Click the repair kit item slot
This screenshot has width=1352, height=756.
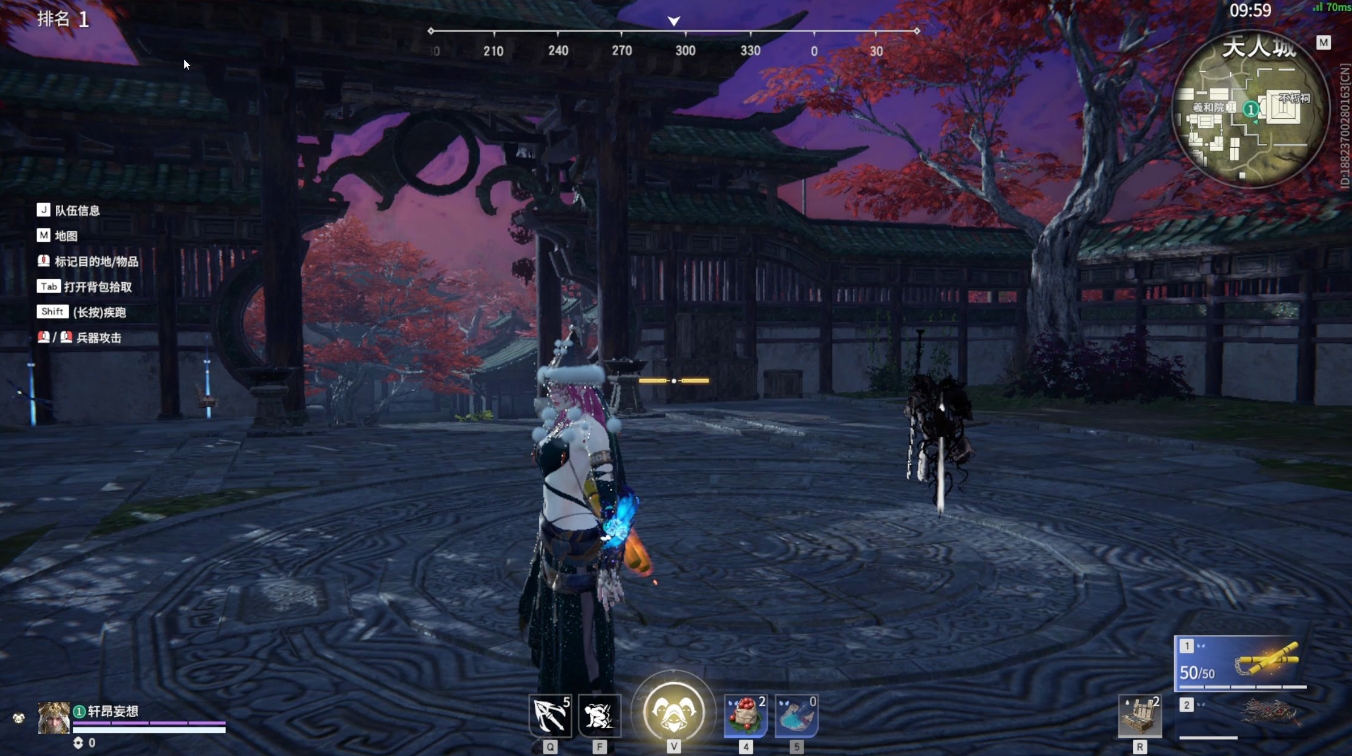pyautogui.click(x=1140, y=715)
